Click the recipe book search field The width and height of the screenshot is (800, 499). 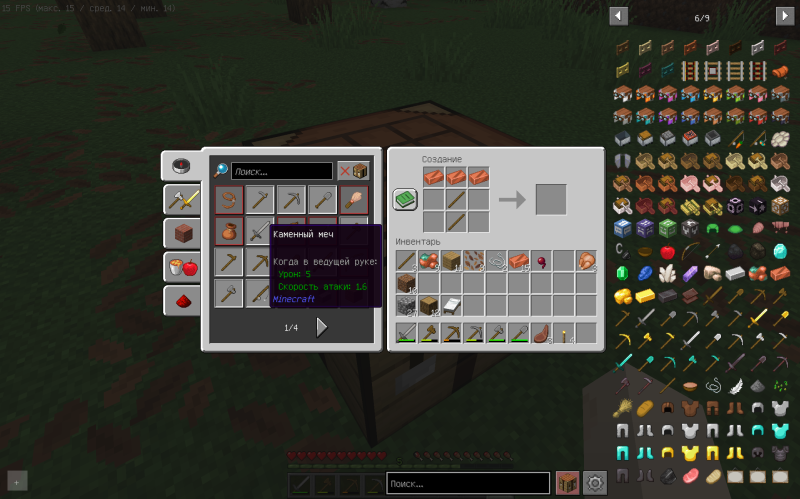[x=282, y=171]
